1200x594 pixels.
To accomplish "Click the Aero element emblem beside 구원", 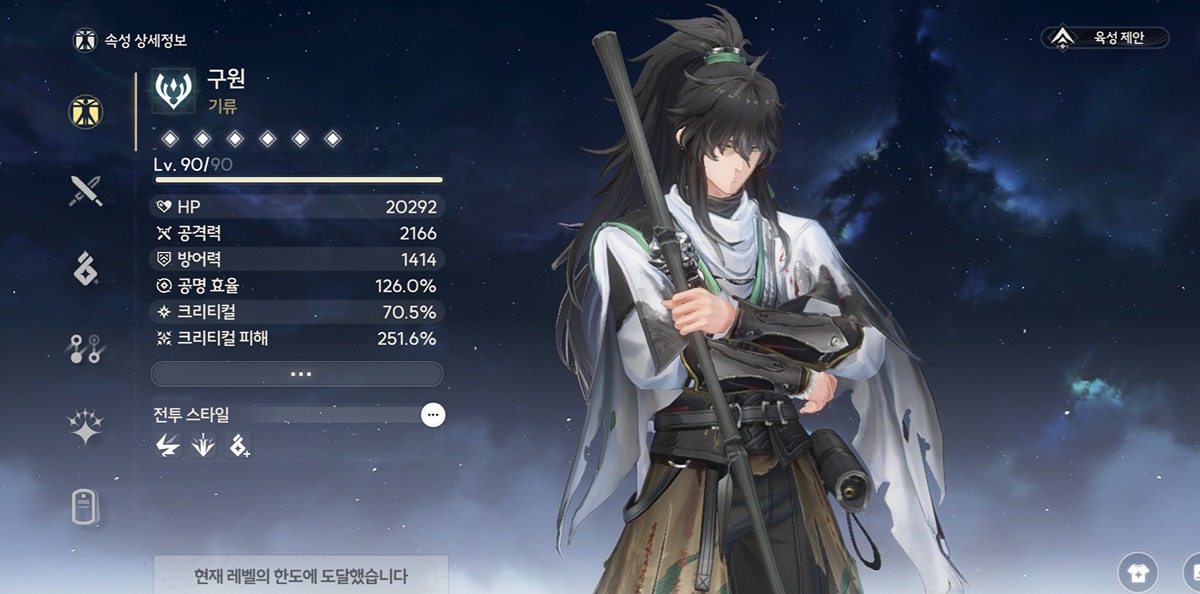I will [174, 90].
